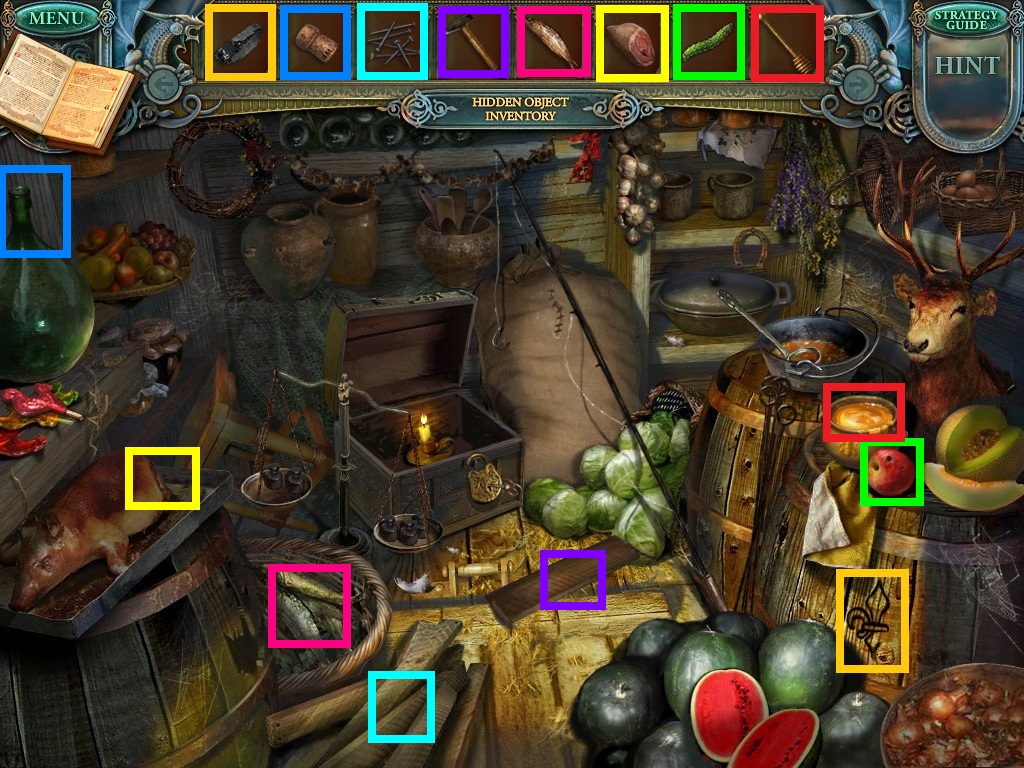
Task: Pick the dried fish inventory slot
Action: point(551,42)
